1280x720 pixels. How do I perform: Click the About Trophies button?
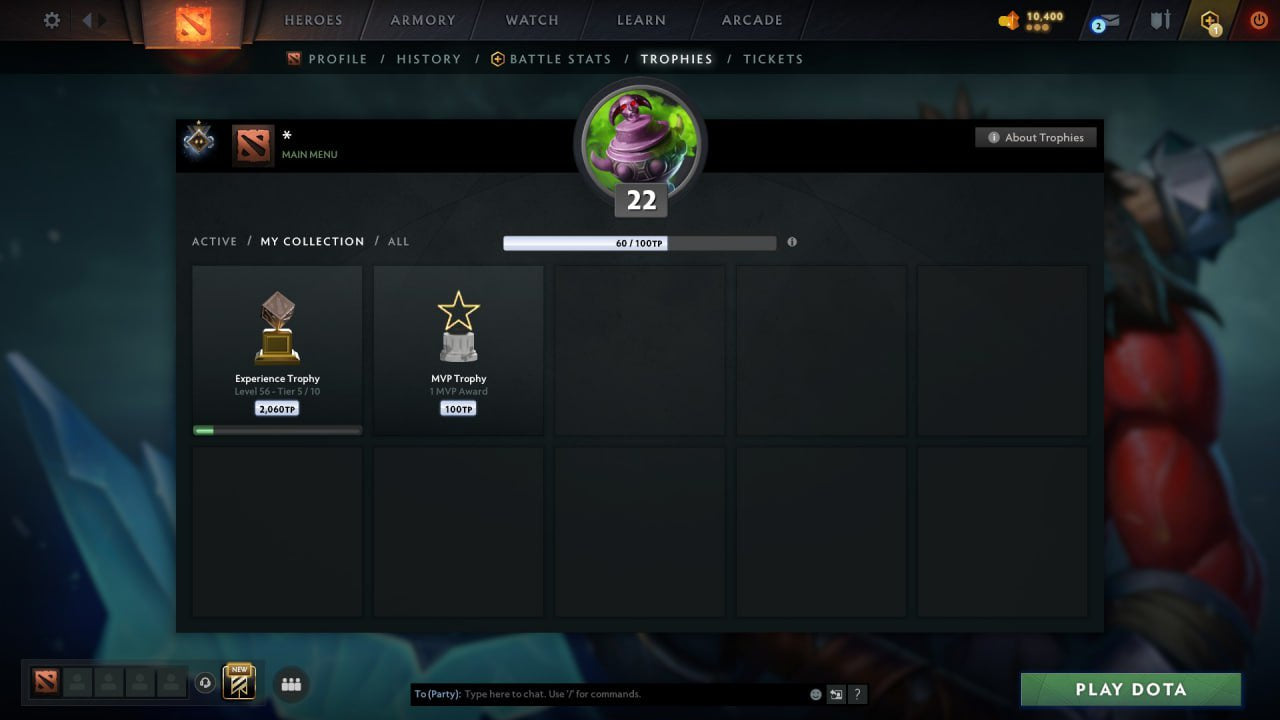pyautogui.click(x=1036, y=137)
